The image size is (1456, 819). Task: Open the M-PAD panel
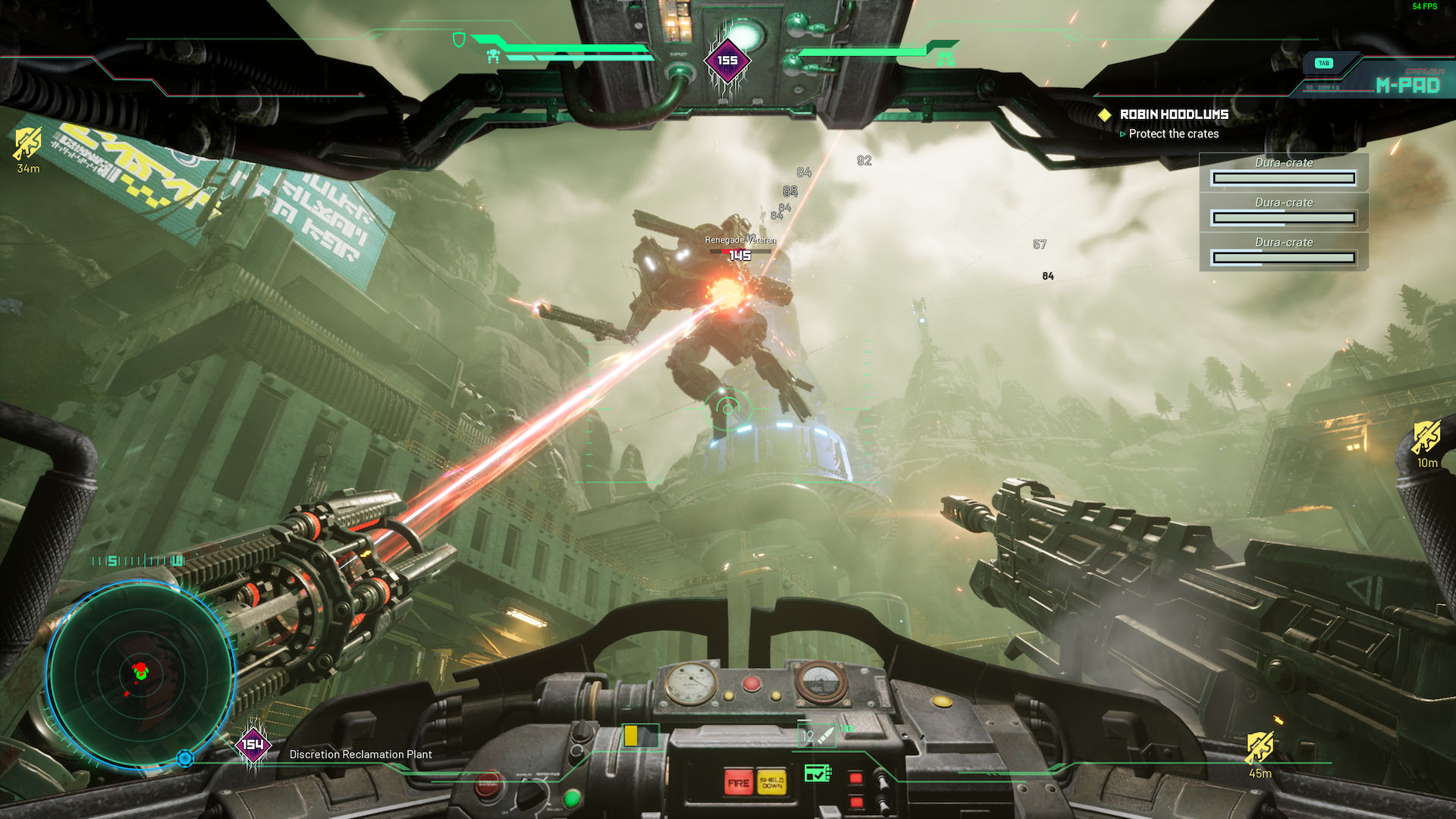1407,85
